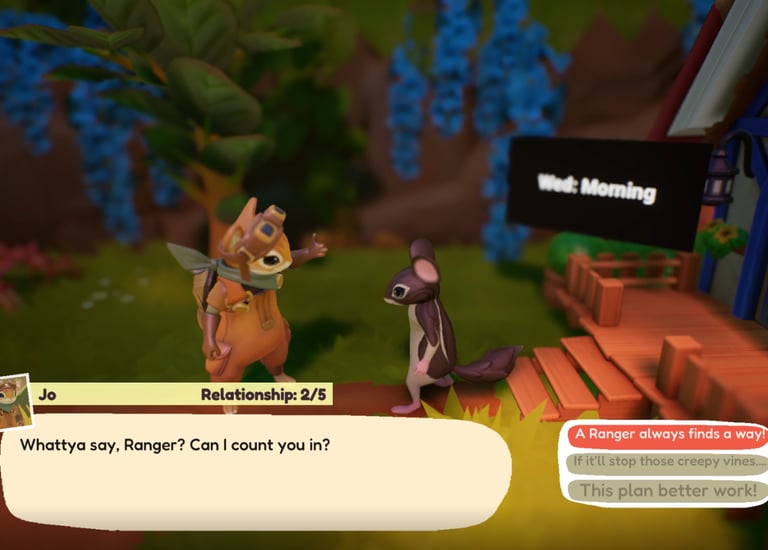Choose "A Ranger always finds a way!" reply
This screenshot has width=768, height=550.
[x=668, y=435]
